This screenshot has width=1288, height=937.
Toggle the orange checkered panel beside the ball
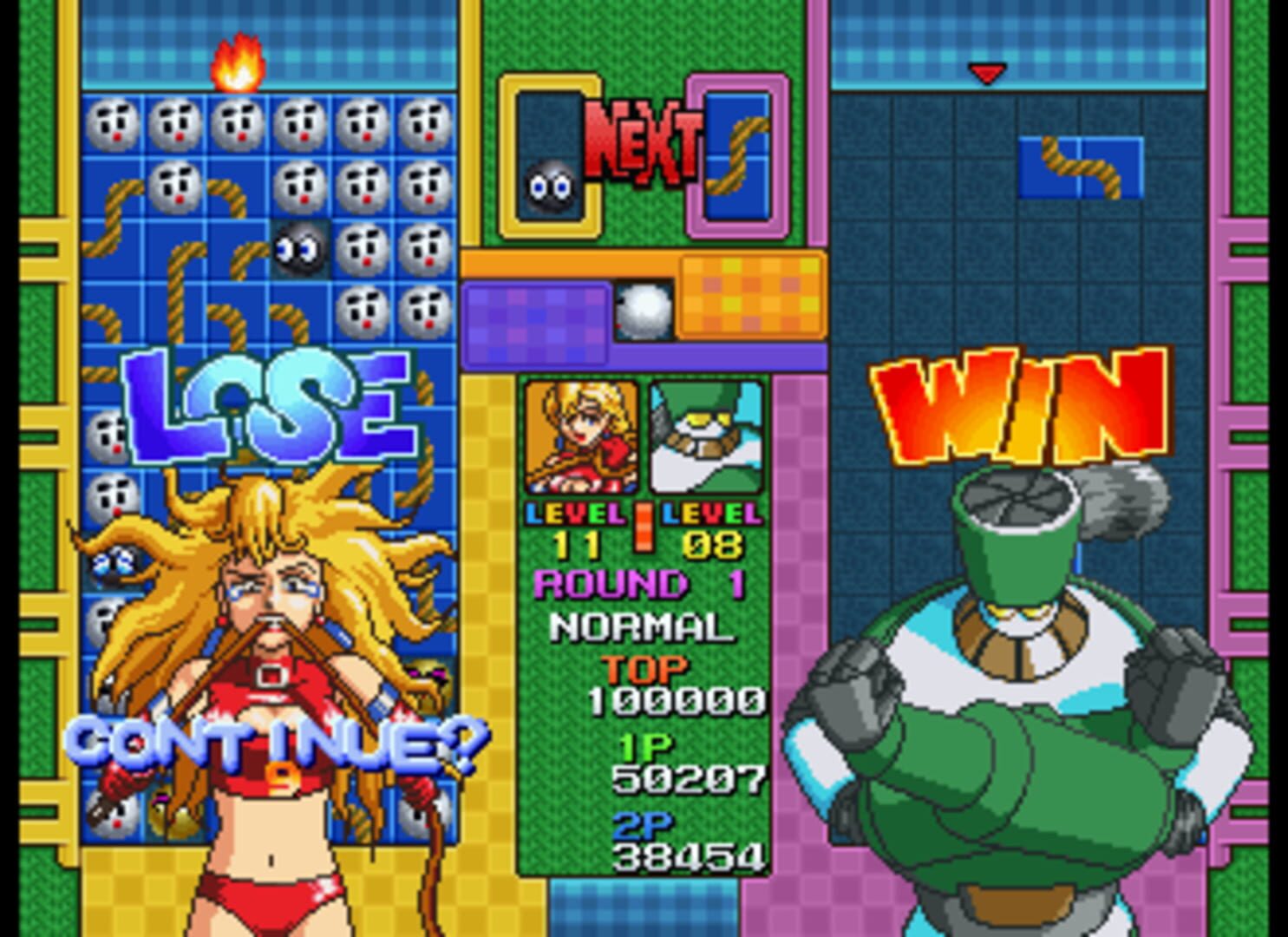750,295
